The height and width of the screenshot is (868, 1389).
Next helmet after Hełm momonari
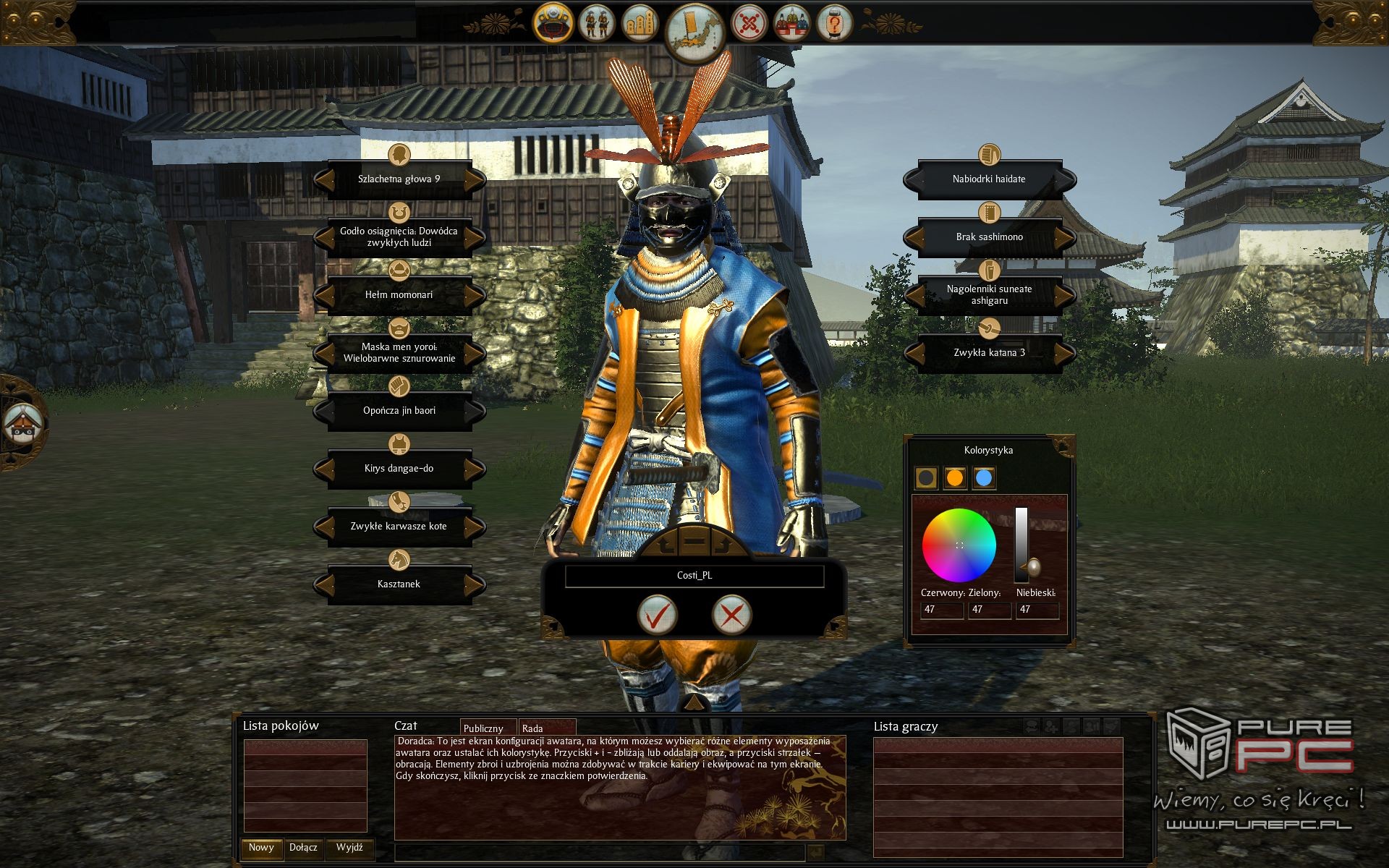coord(475,295)
